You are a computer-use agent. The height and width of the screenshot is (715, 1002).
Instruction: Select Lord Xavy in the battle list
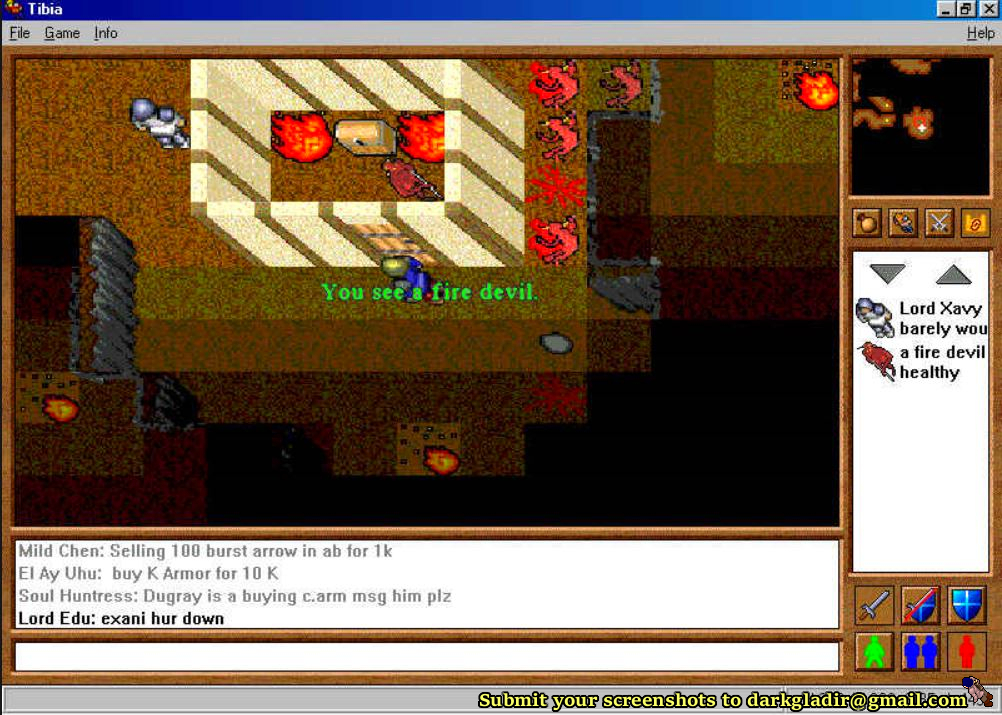(920, 318)
